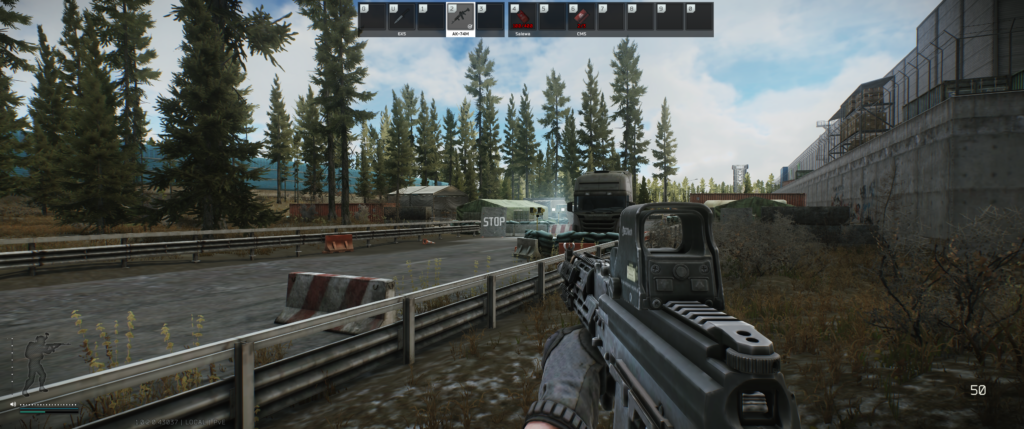Viewport: 1024px width, 429px height.
Task: Use the Salewa first aid kit slot
Action: tap(521, 19)
